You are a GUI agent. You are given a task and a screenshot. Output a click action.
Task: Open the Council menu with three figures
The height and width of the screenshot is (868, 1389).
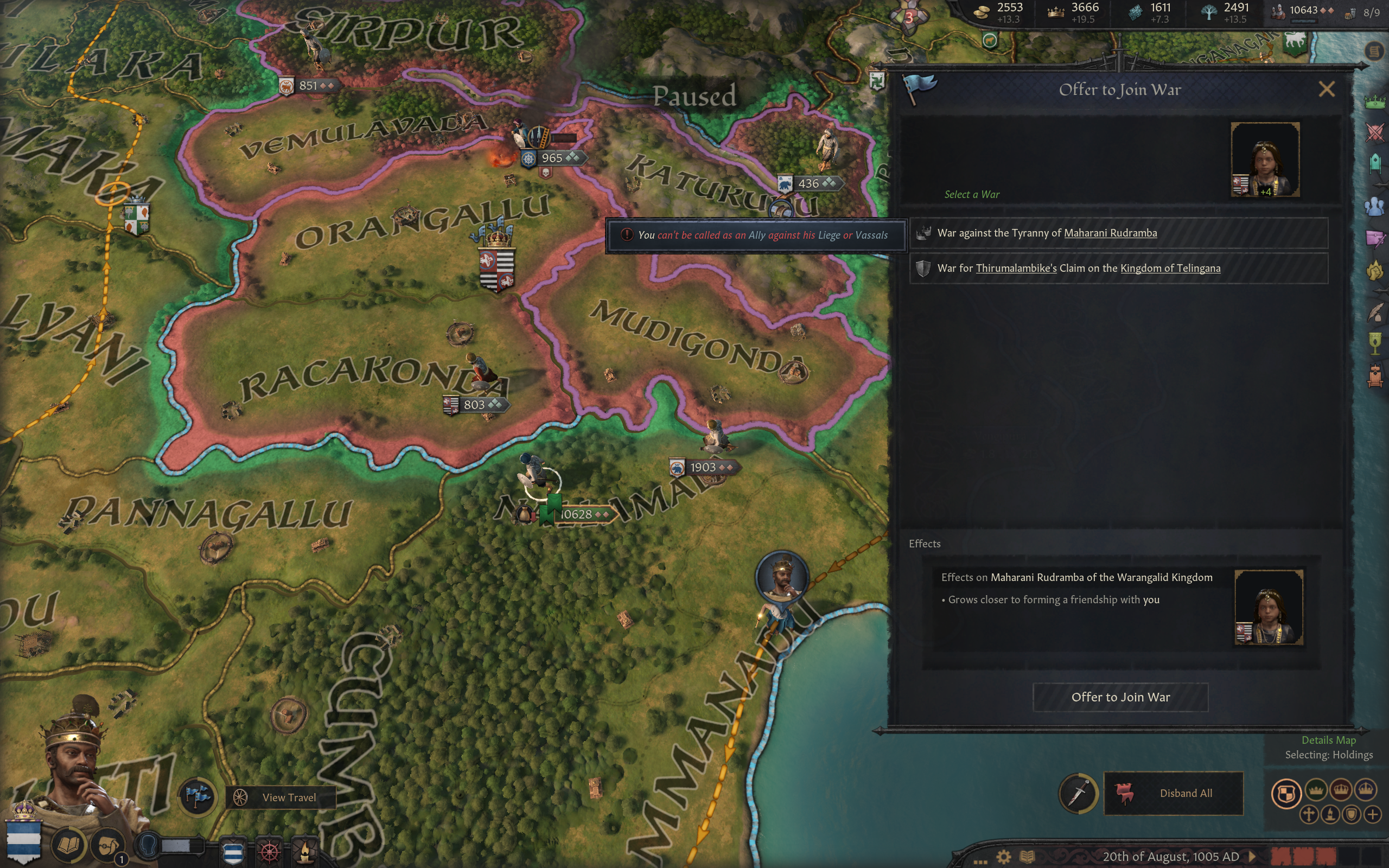pos(1375,206)
